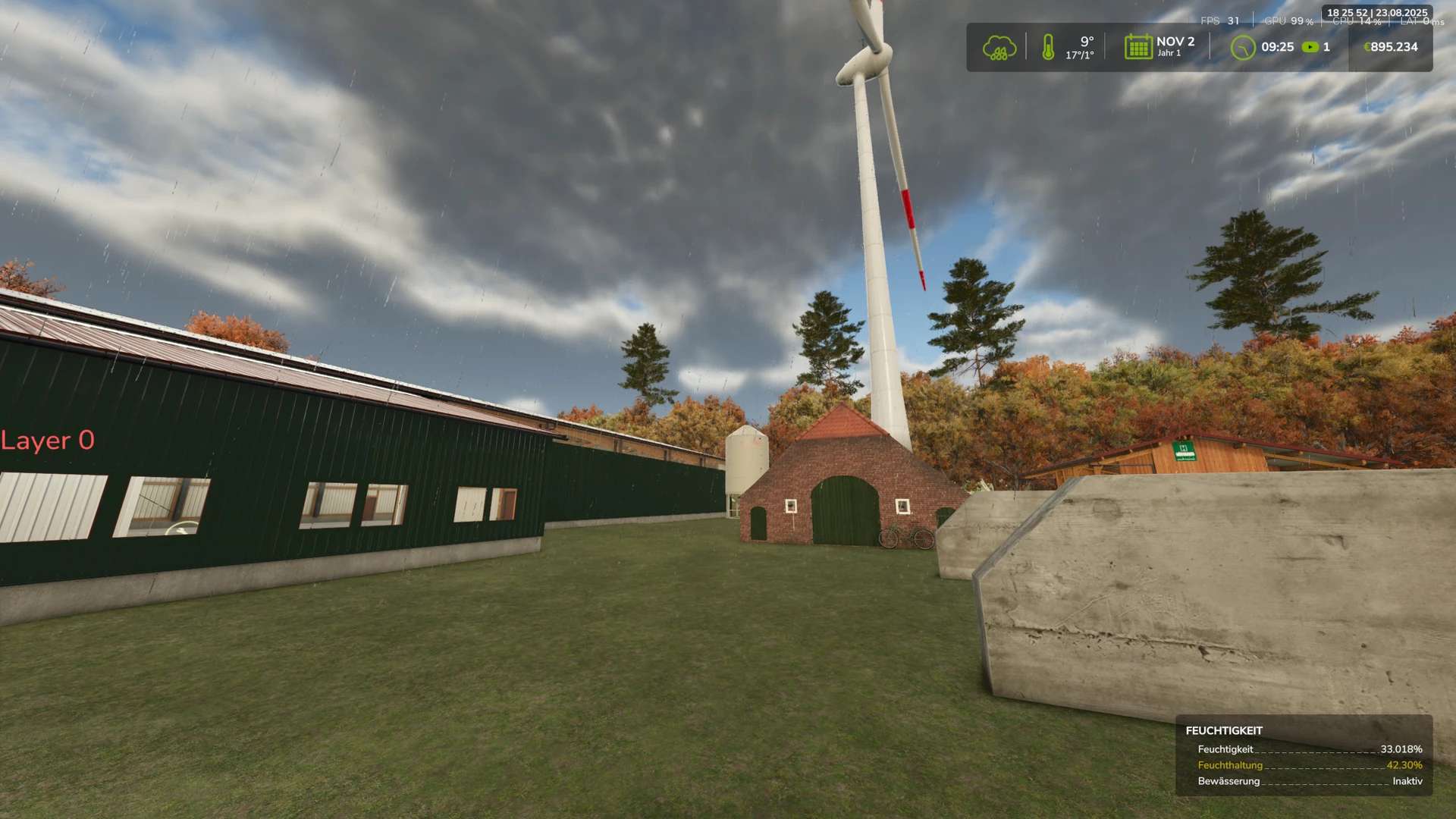Toggle the green time-speed arrow icon

click(1310, 47)
